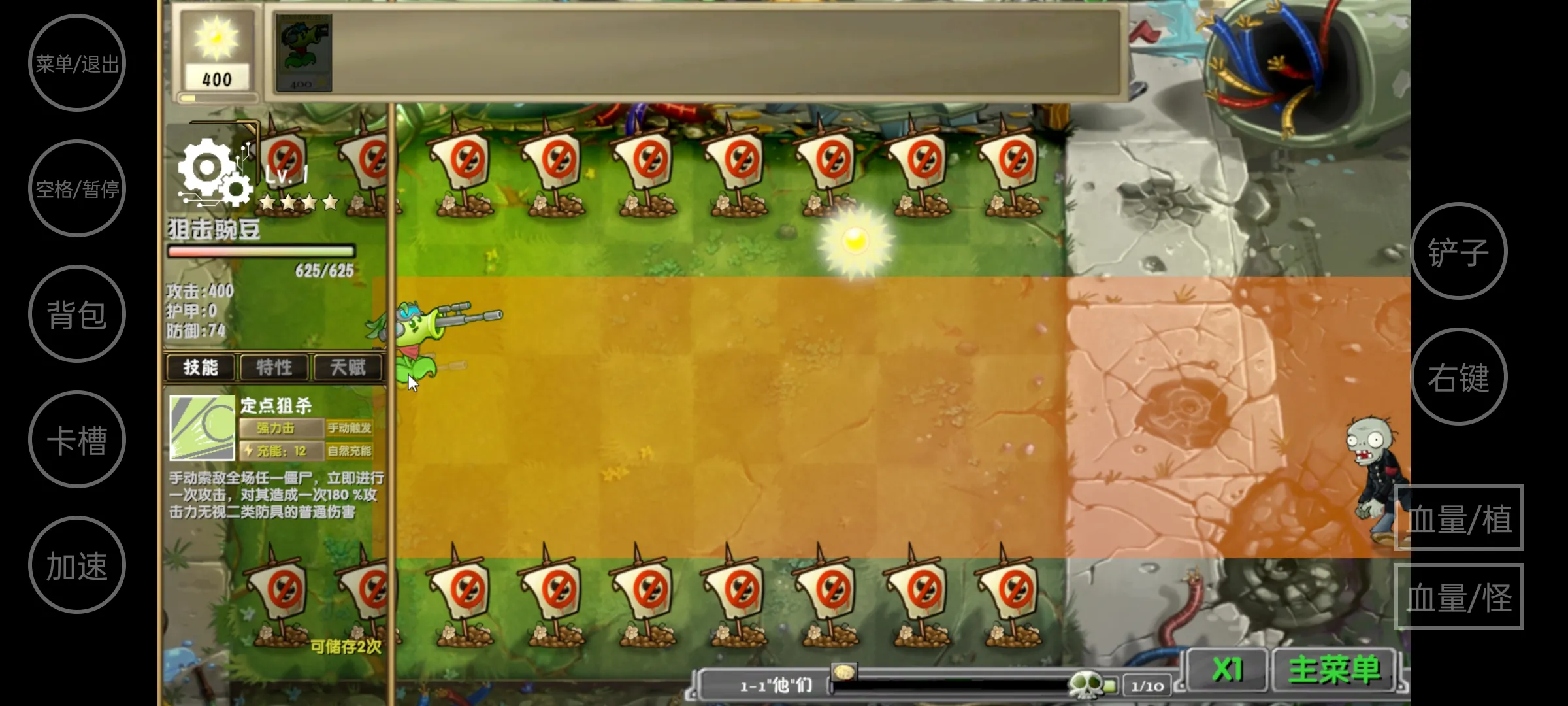The width and height of the screenshot is (1568, 706).
Task: Open the 卡槽 card slot overlay
Action: coord(77,439)
